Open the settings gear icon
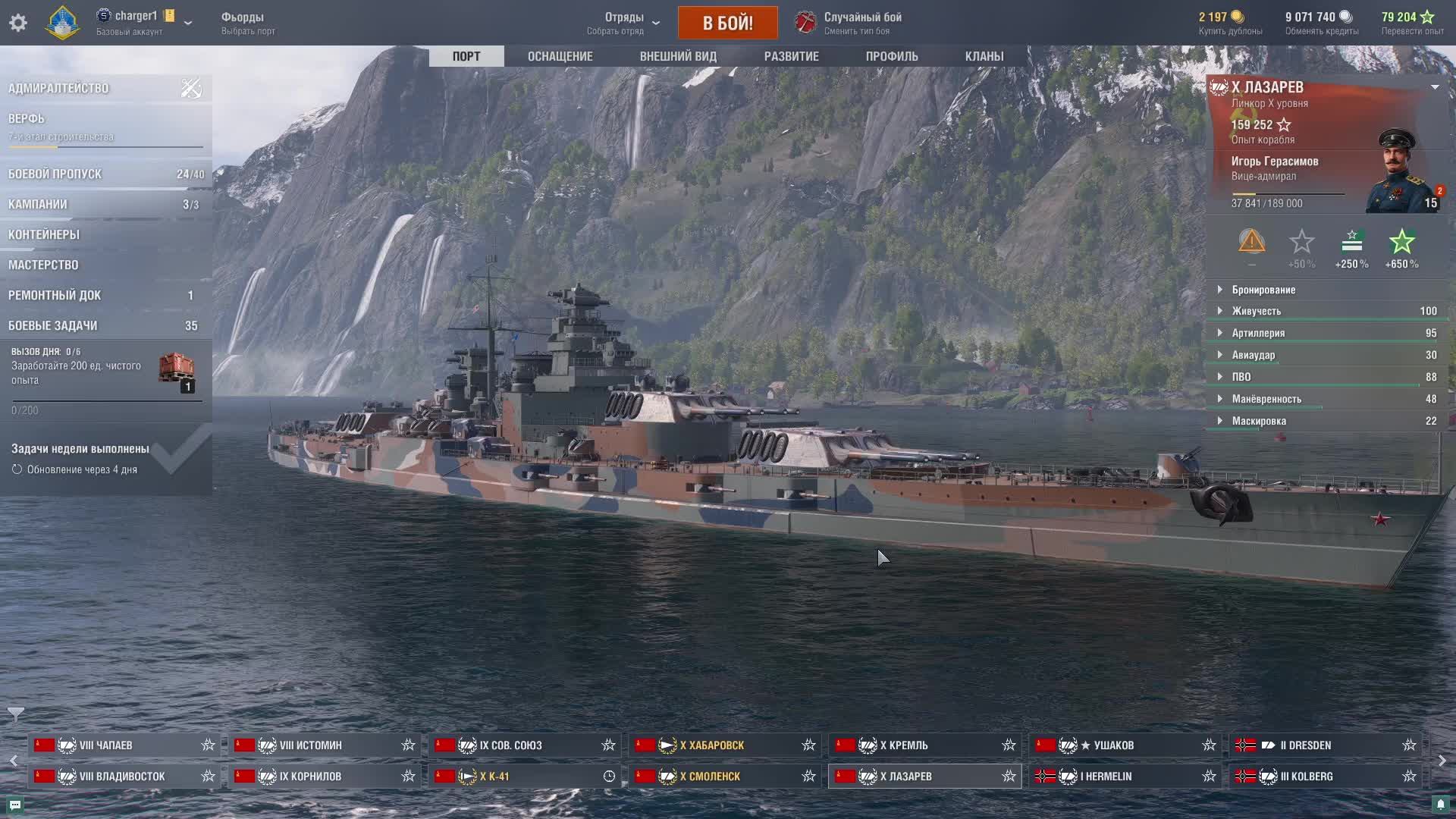Image resolution: width=1456 pixels, height=819 pixels. pyautogui.click(x=18, y=23)
